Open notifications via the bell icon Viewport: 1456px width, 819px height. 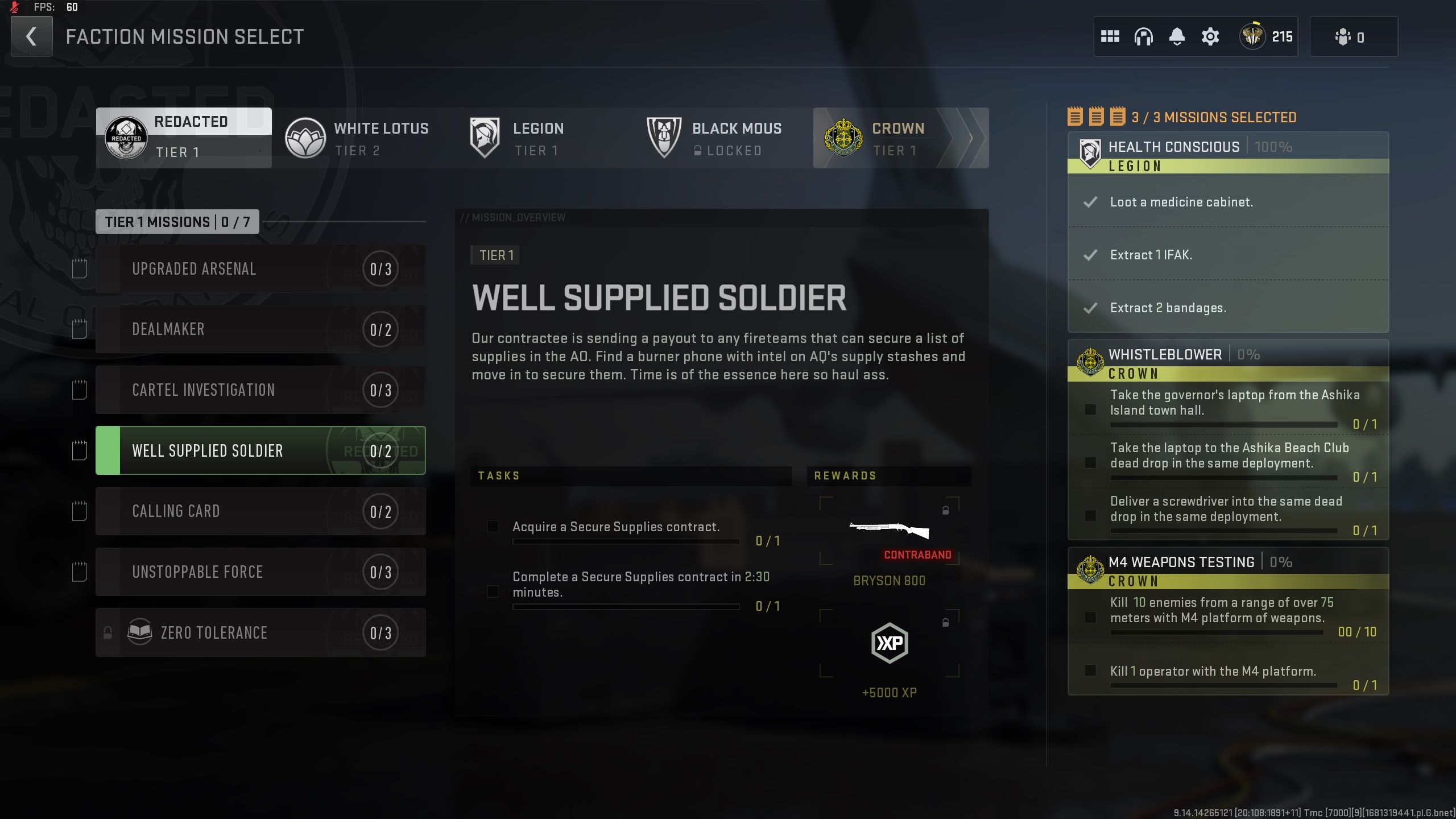click(x=1177, y=36)
